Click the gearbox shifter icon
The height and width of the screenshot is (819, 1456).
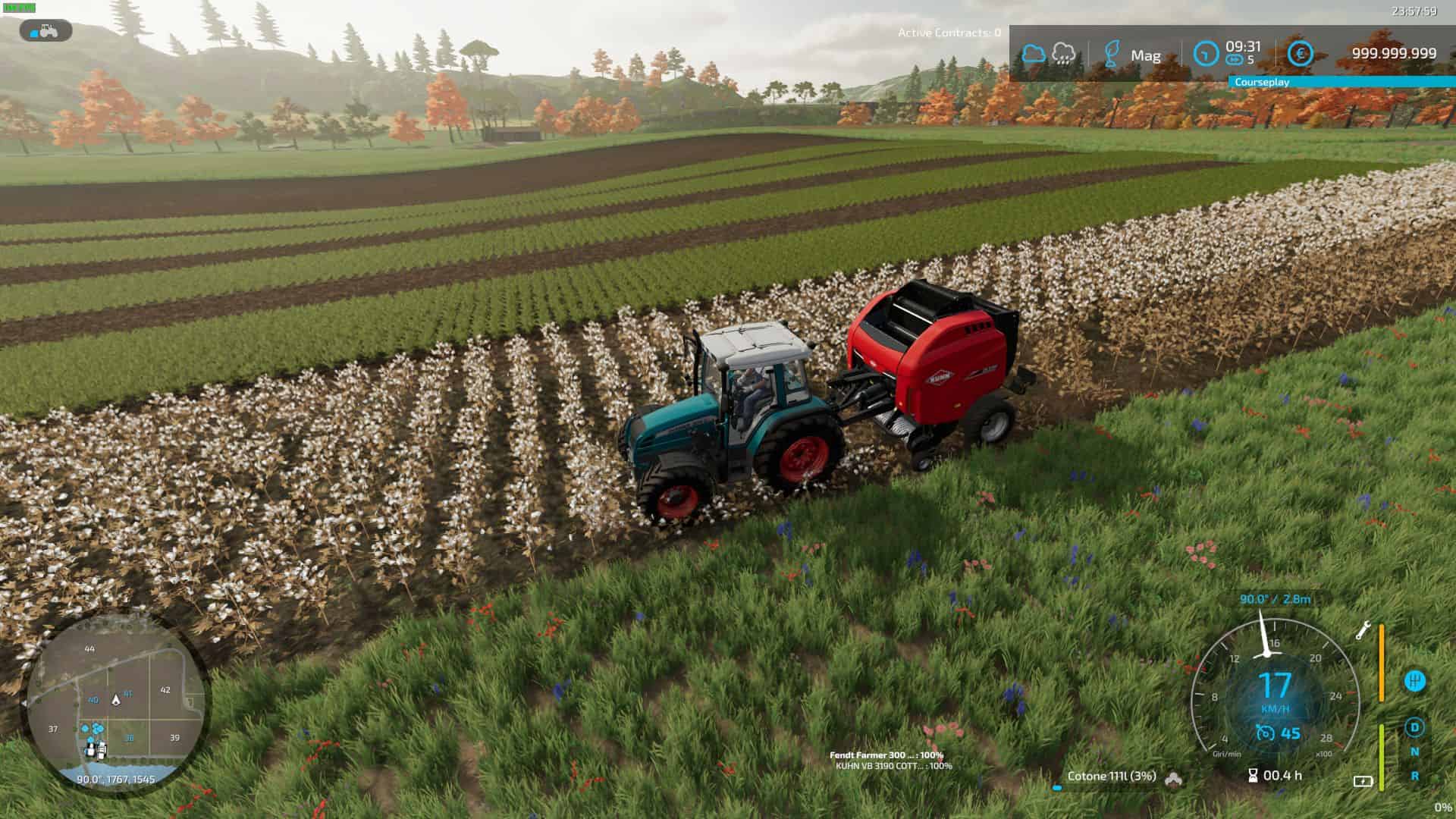(x=1414, y=680)
